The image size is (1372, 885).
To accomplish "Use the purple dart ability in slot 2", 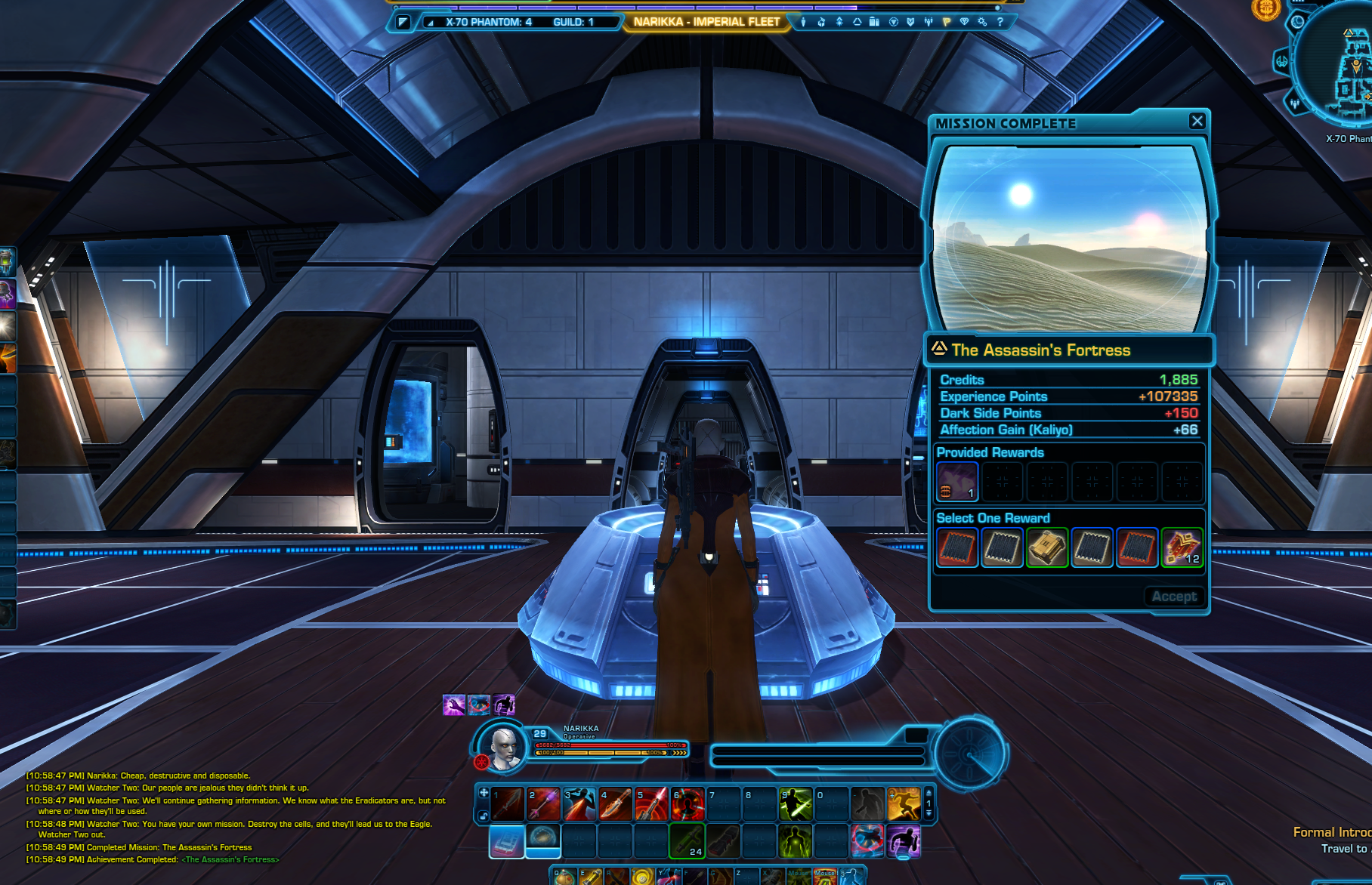I will (x=544, y=804).
